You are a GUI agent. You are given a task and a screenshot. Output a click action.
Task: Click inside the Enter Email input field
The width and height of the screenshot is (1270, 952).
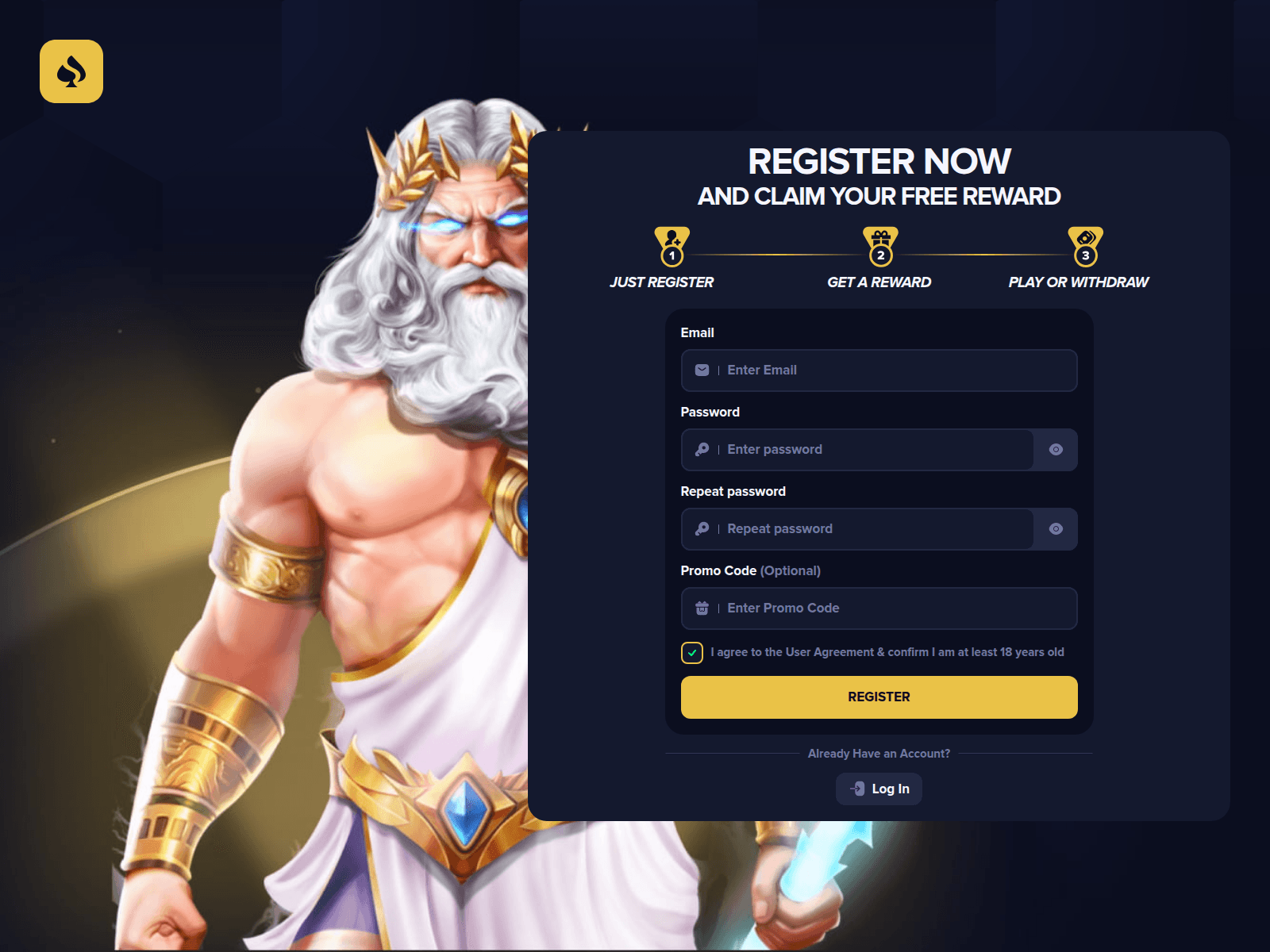[x=873, y=370]
